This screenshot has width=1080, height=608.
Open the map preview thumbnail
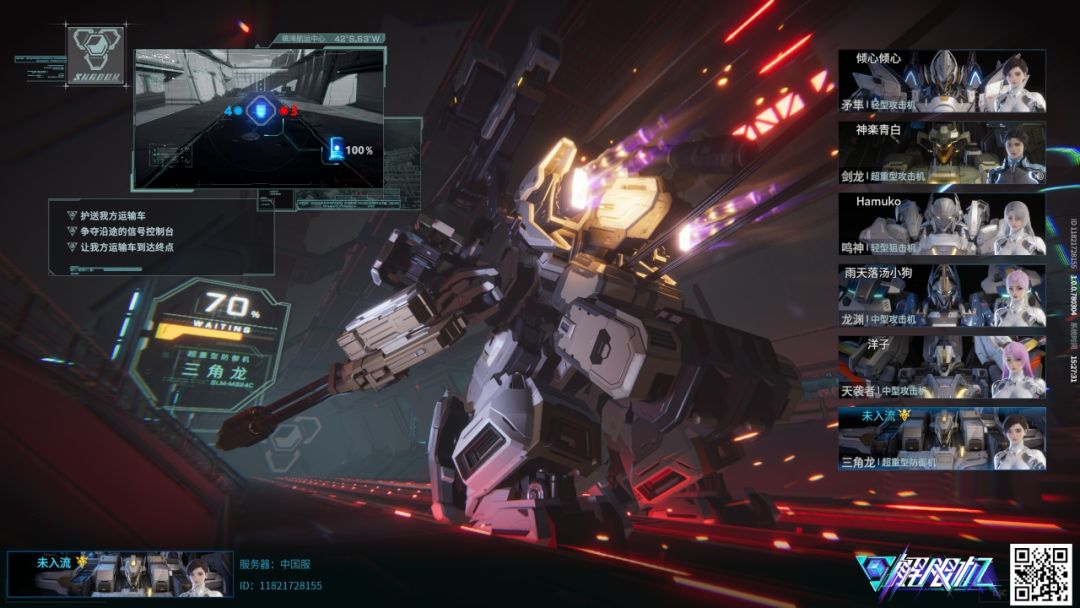[x=259, y=118]
